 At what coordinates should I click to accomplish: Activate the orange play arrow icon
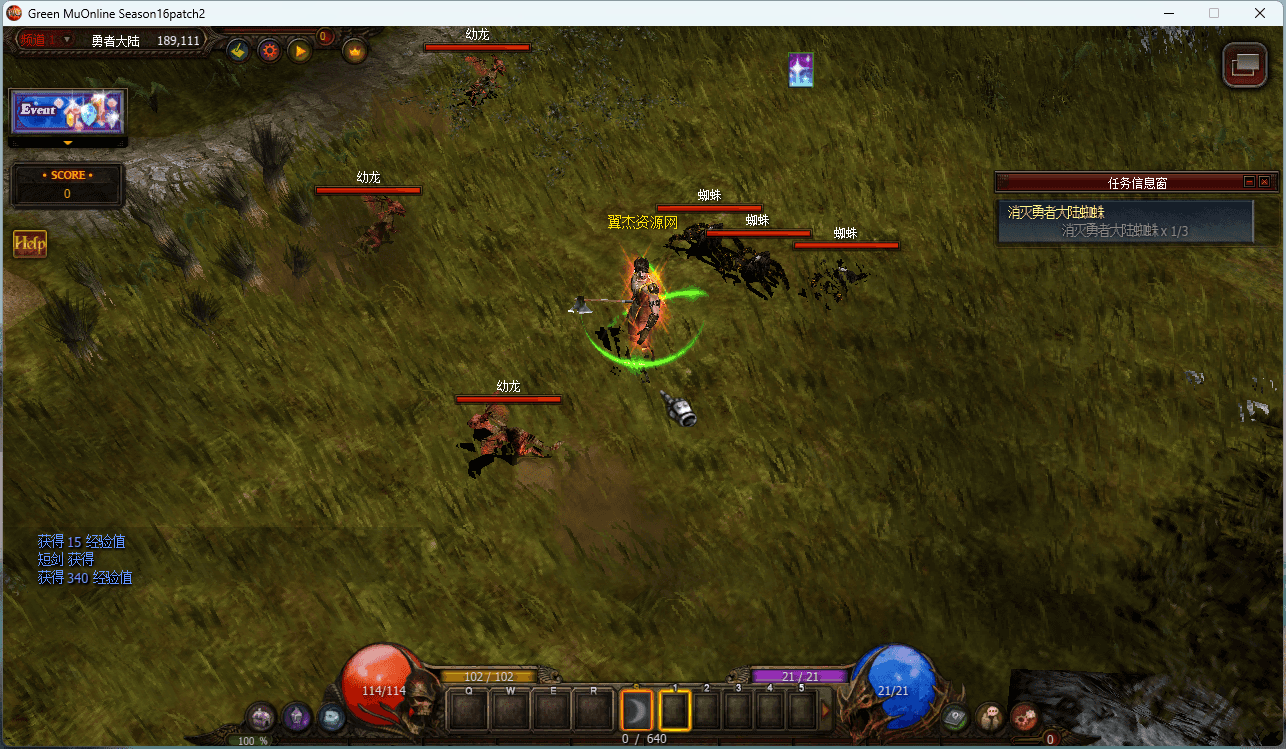(300, 50)
